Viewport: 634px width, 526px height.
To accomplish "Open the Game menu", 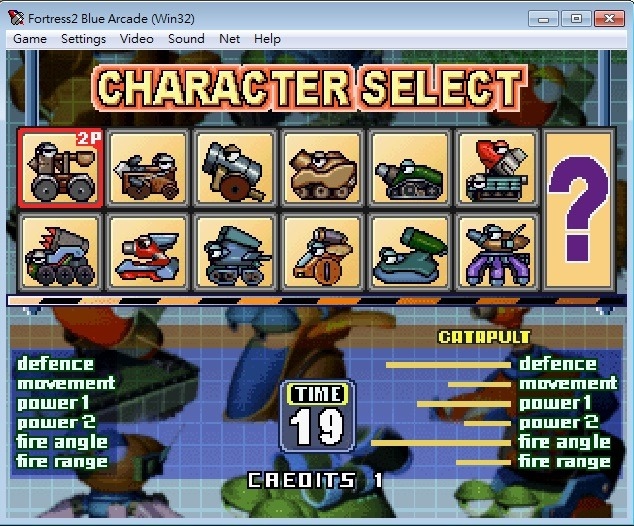I will (x=30, y=39).
